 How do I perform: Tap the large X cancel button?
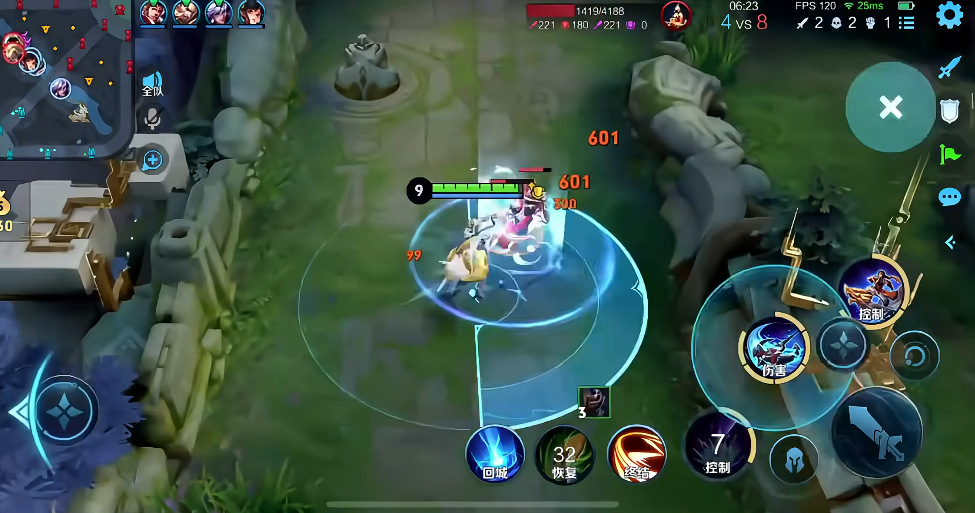[x=890, y=107]
